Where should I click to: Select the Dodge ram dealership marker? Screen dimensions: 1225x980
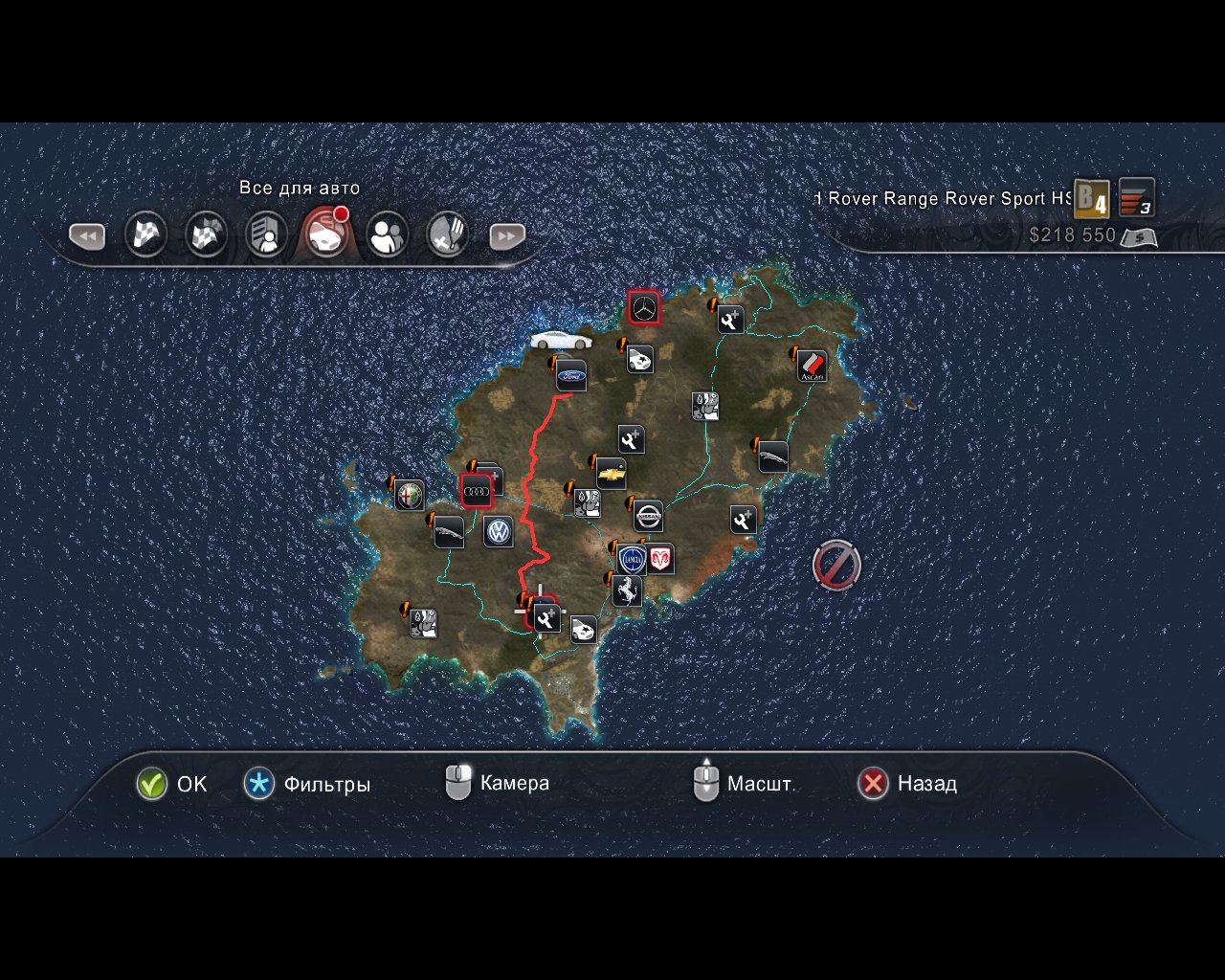click(x=660, y=559)
